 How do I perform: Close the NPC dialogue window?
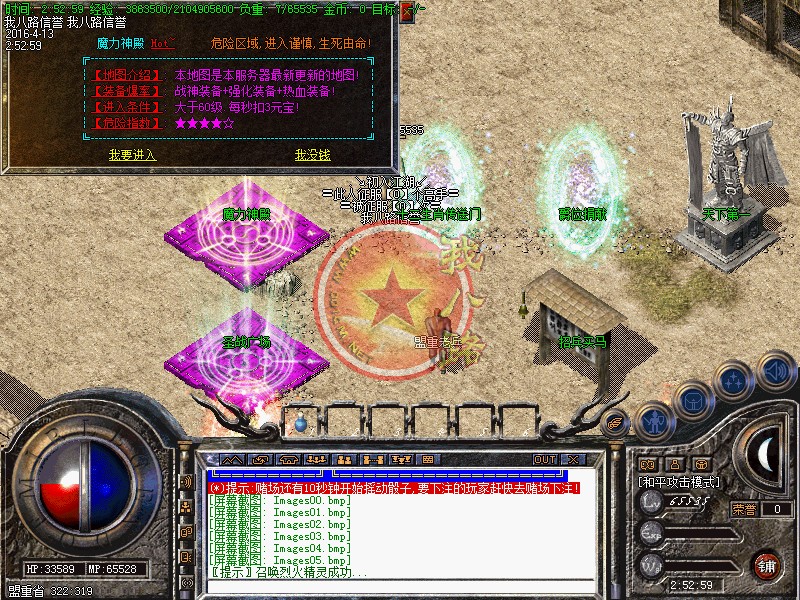tap(406, 13)
